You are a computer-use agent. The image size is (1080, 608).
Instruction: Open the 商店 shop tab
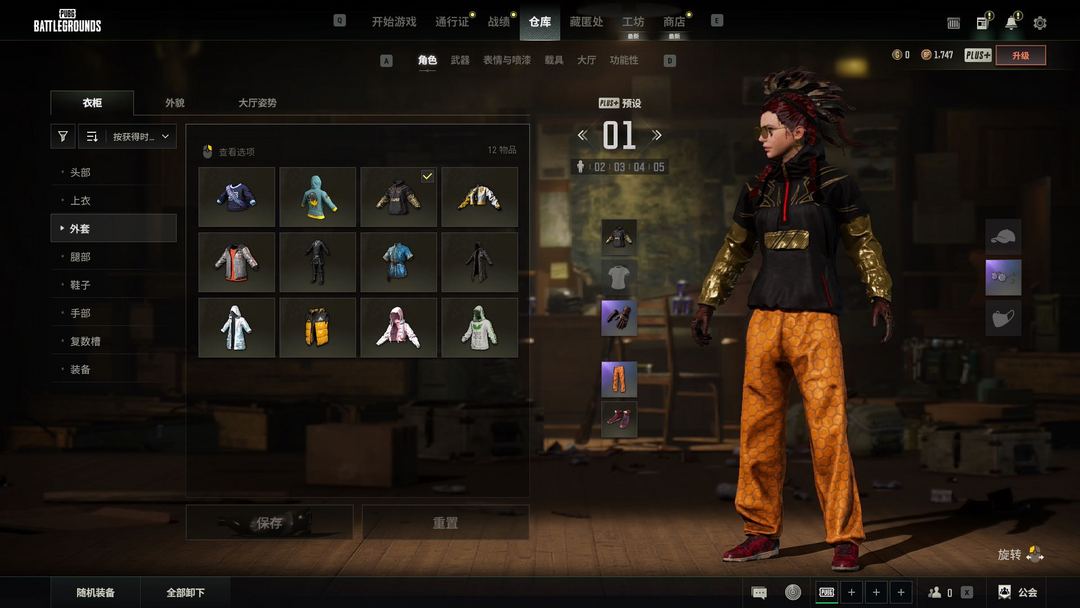point(674,21)
